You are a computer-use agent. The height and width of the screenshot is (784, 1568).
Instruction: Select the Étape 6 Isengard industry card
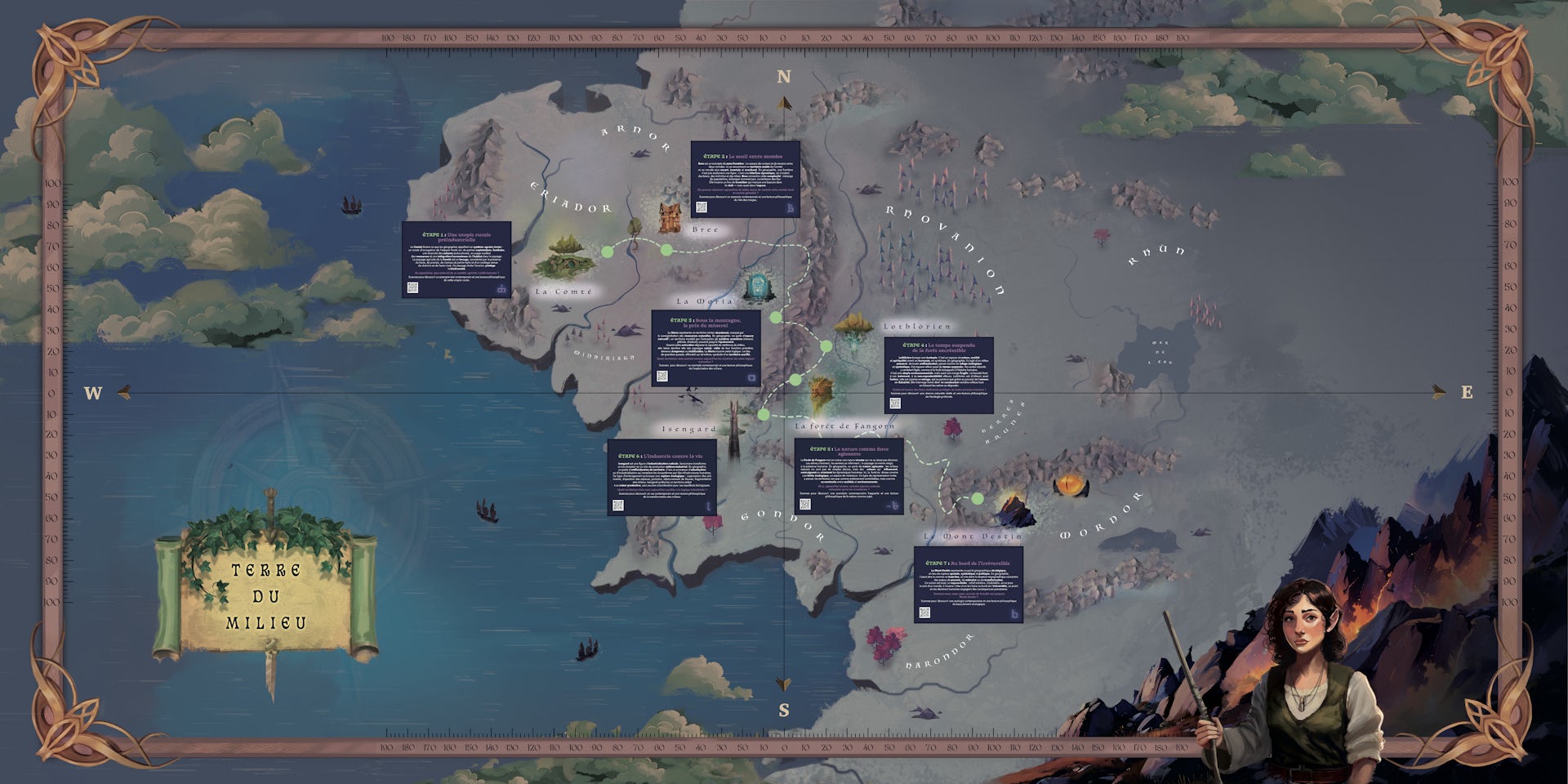[661, 477]
